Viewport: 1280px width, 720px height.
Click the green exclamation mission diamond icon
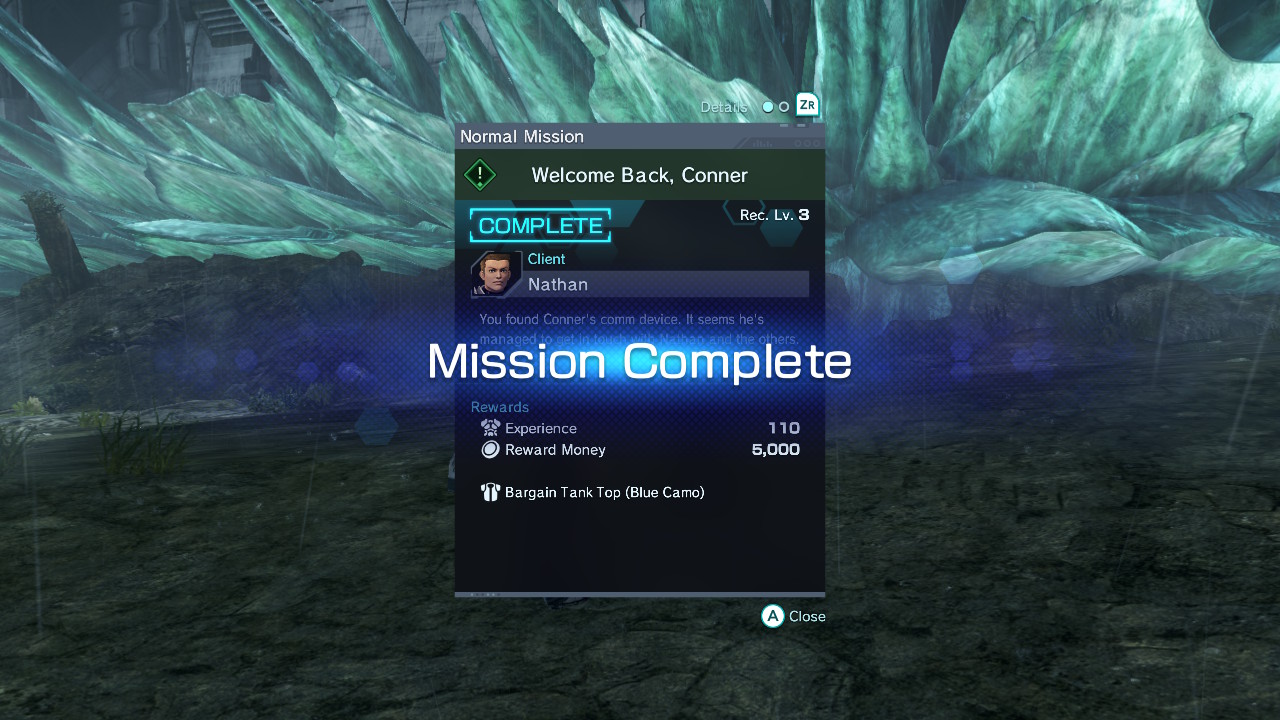click(x=479, y=174)
